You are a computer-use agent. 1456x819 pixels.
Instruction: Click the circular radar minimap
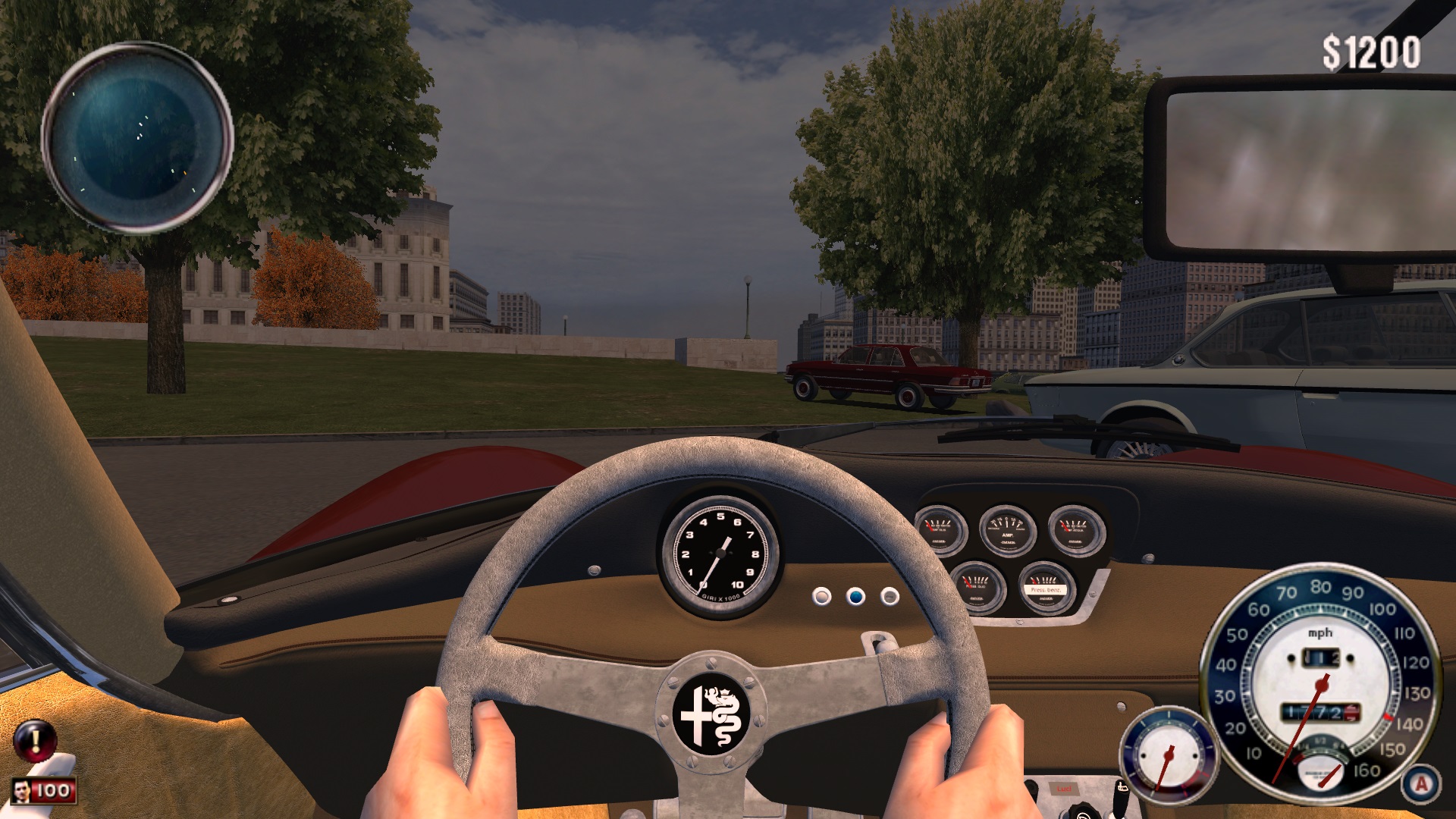(x=137, y=138)
